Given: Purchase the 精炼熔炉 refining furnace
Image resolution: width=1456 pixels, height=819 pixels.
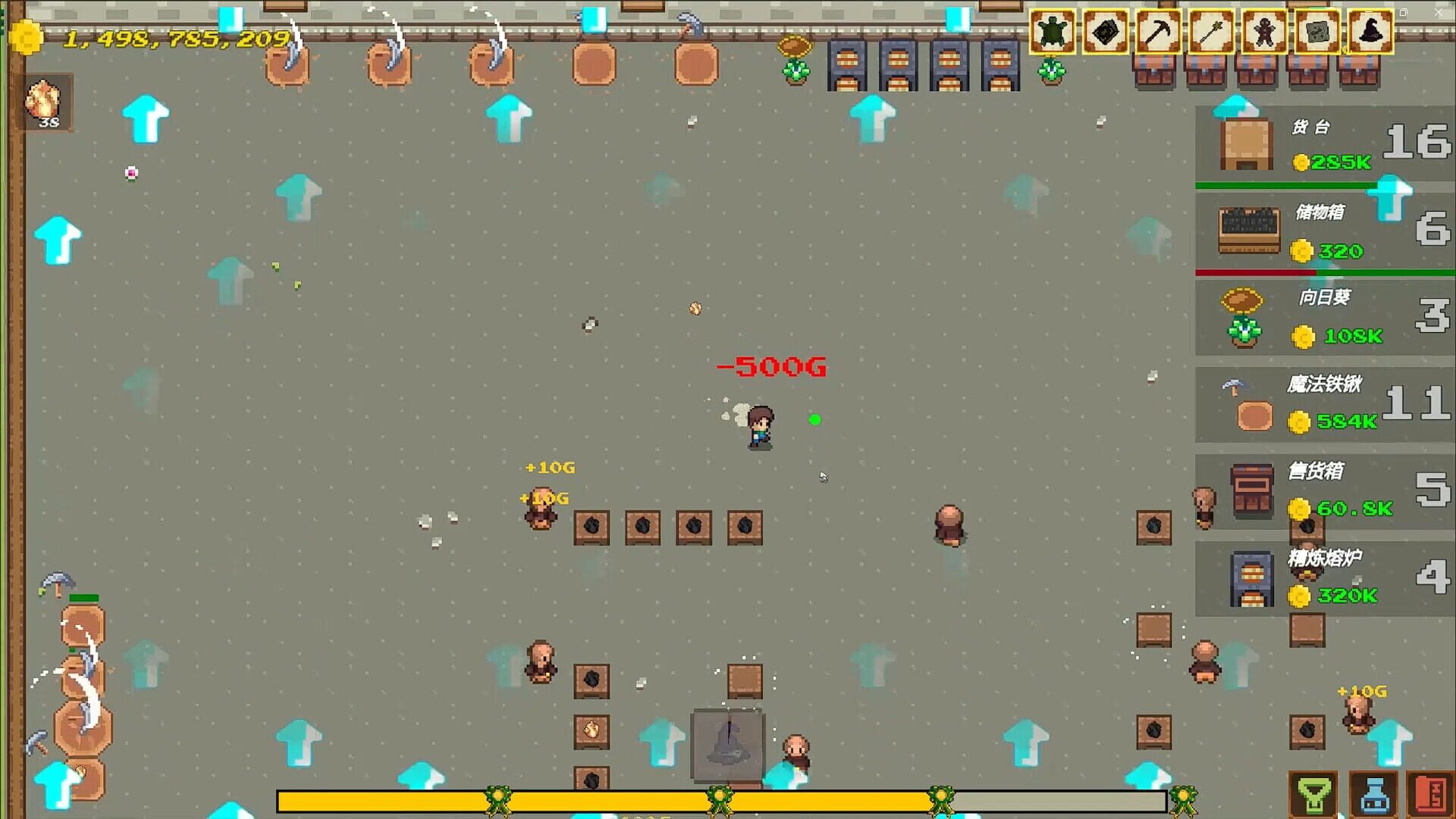Looking at the screenshot, I should click(1323, 578).
